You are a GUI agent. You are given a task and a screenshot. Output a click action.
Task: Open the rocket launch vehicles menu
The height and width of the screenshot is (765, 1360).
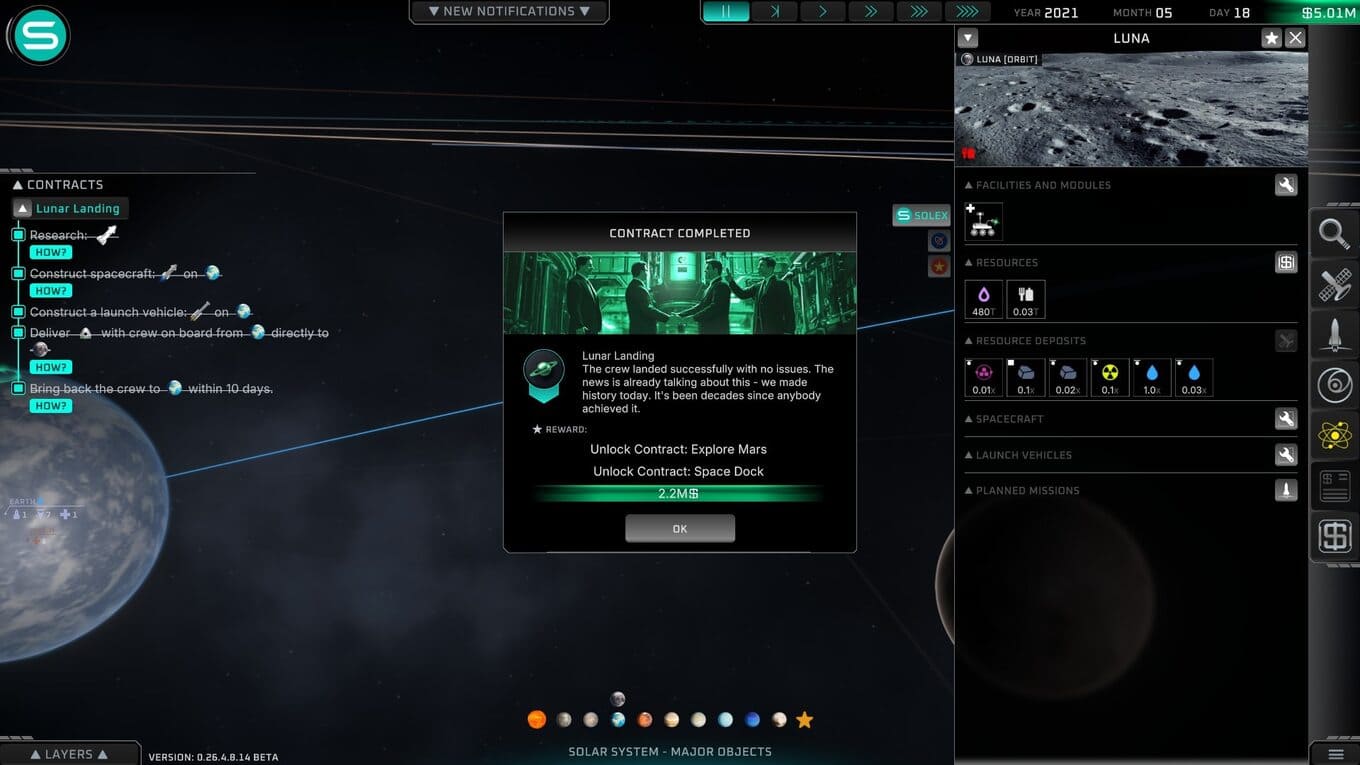(x=1334, y=335)
